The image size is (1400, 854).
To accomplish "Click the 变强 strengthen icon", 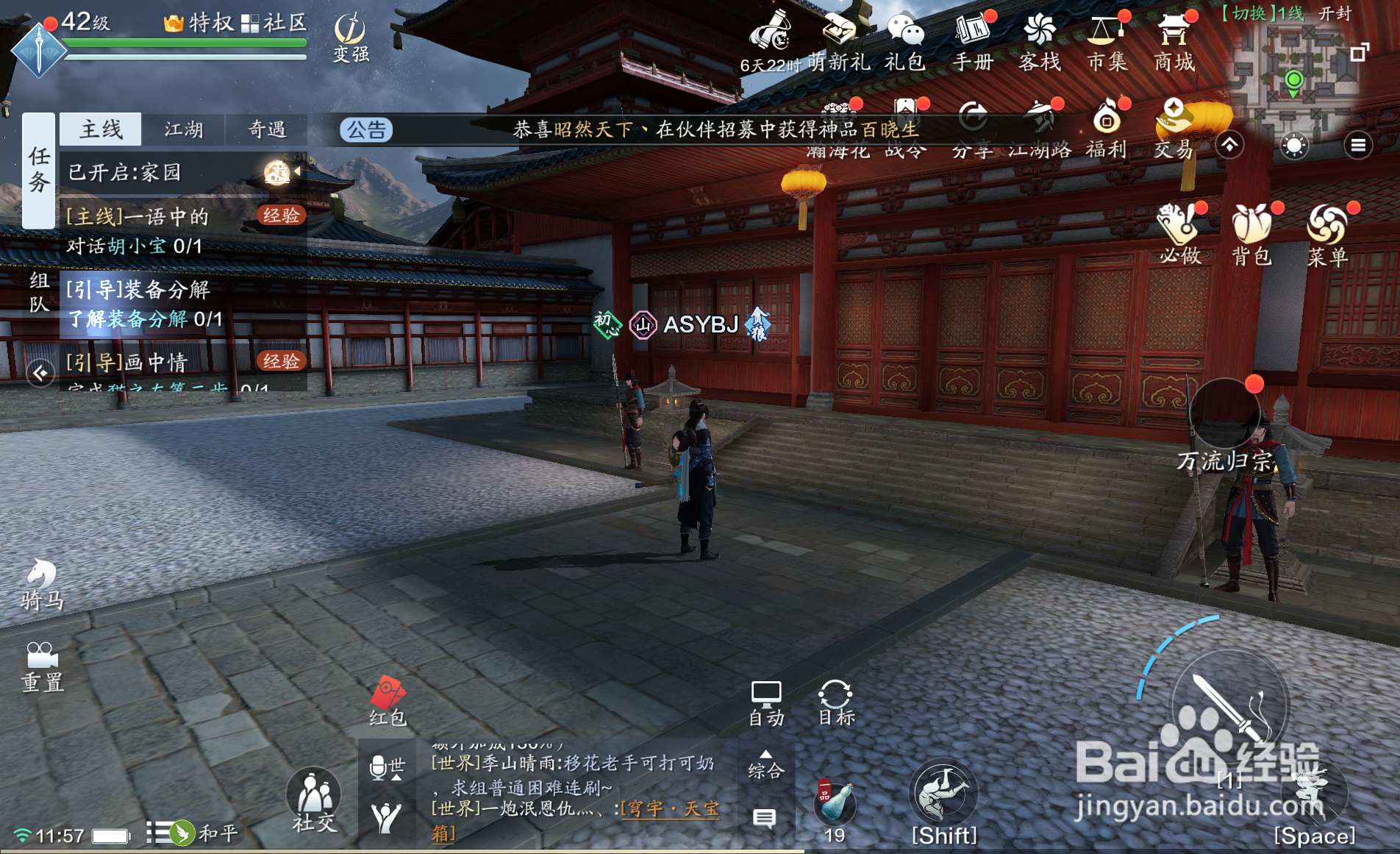I will click(x=349, y=33).
